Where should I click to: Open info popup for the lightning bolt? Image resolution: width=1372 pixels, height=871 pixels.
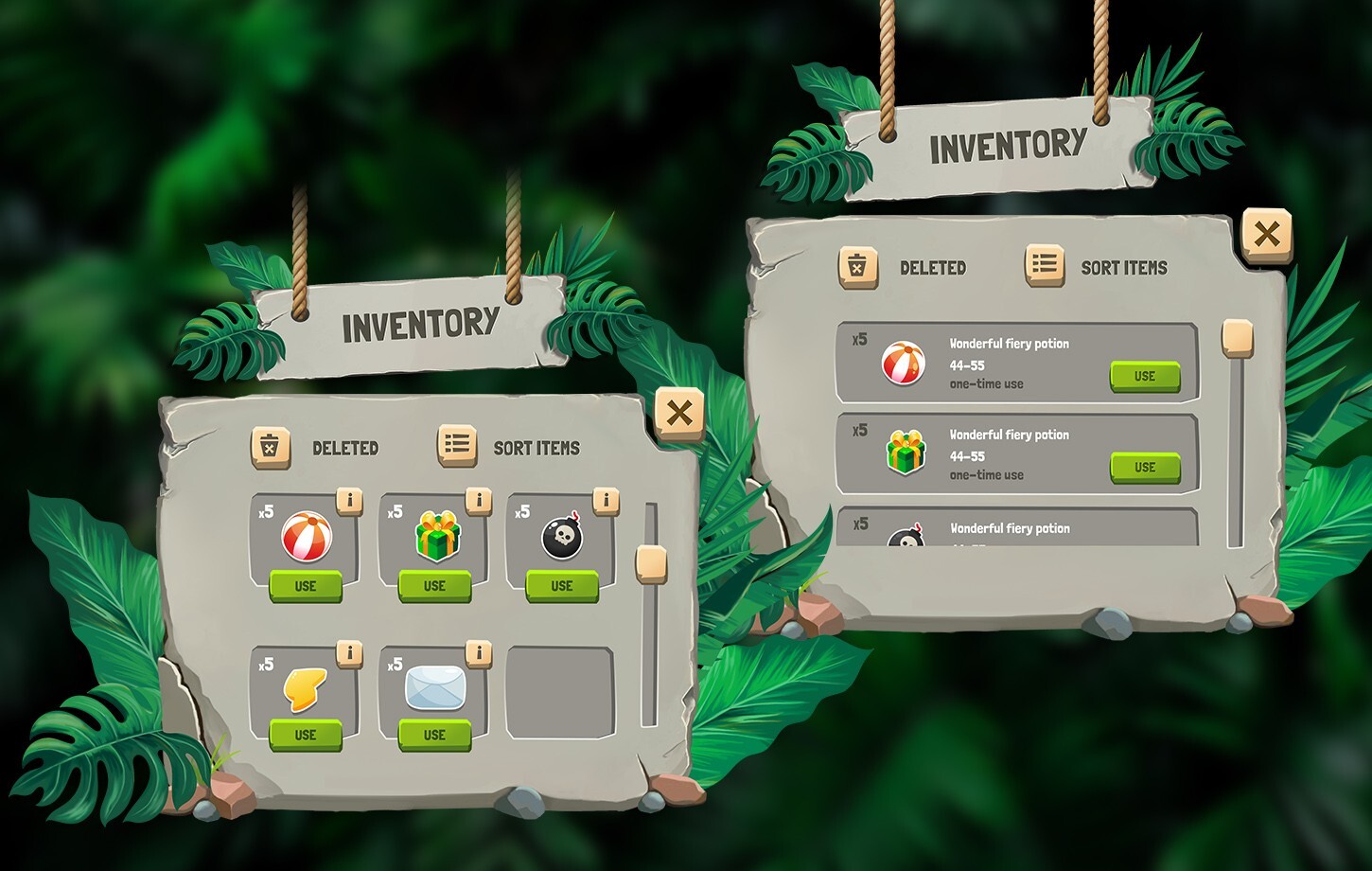point(350,652)
